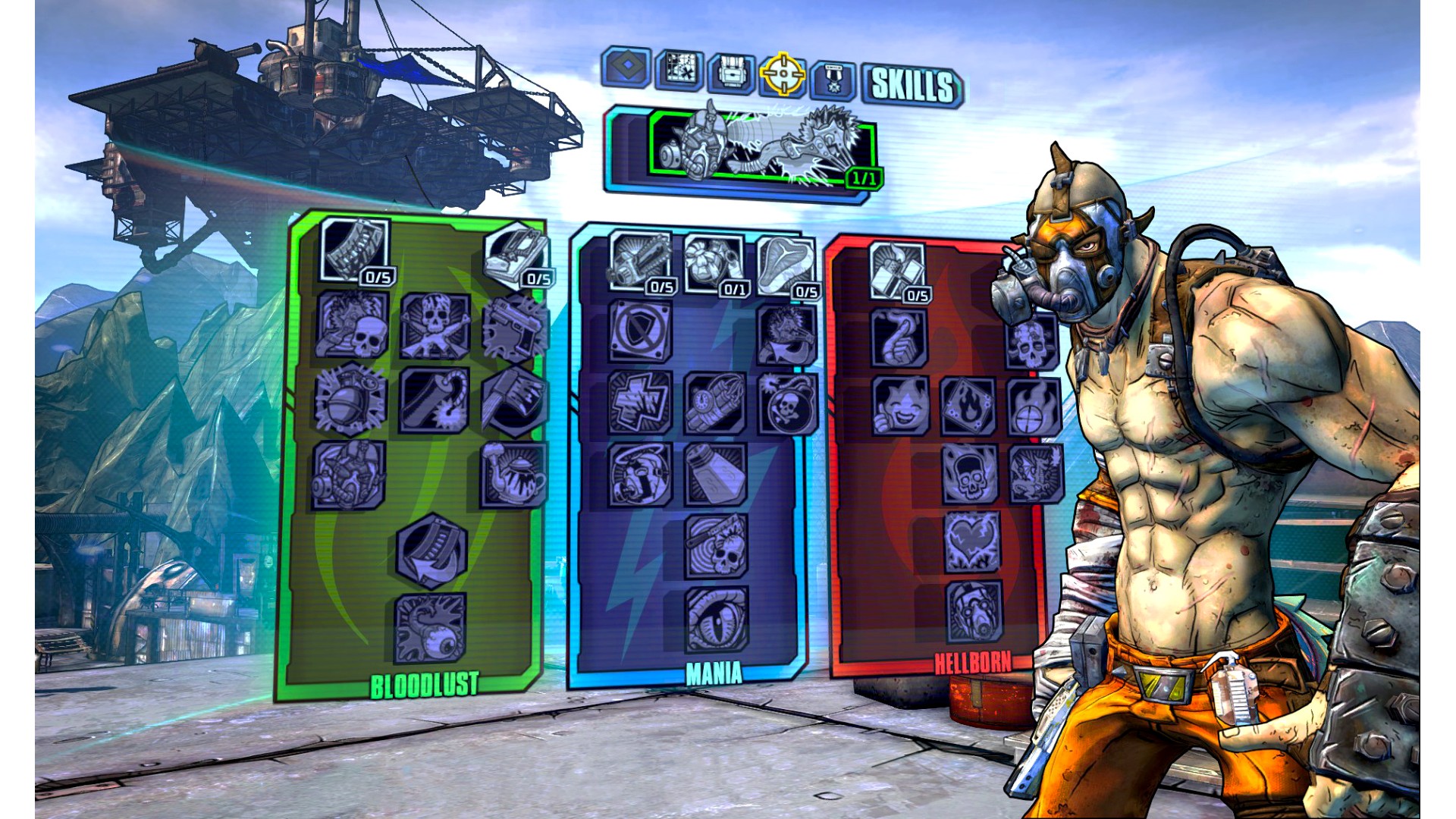Viewport: 1456px width, 819px height.
Task: Select the Skills crosshair tab
Action: (783, 74)
